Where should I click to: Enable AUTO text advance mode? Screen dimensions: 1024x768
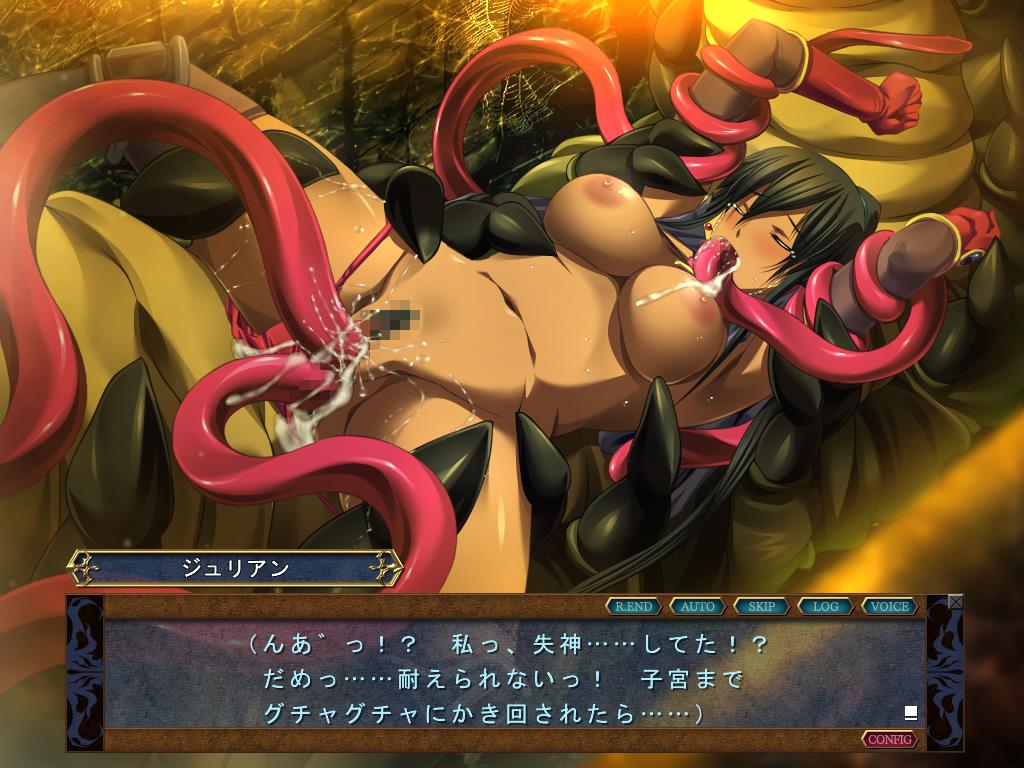point(698,606)
